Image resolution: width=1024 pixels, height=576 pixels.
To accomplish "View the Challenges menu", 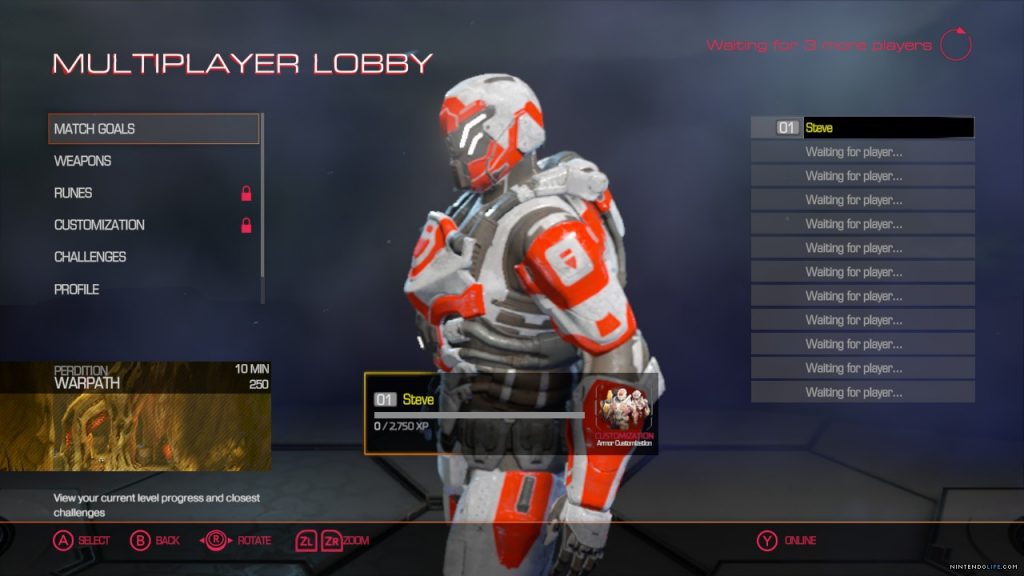I will [x=90, y=257].
